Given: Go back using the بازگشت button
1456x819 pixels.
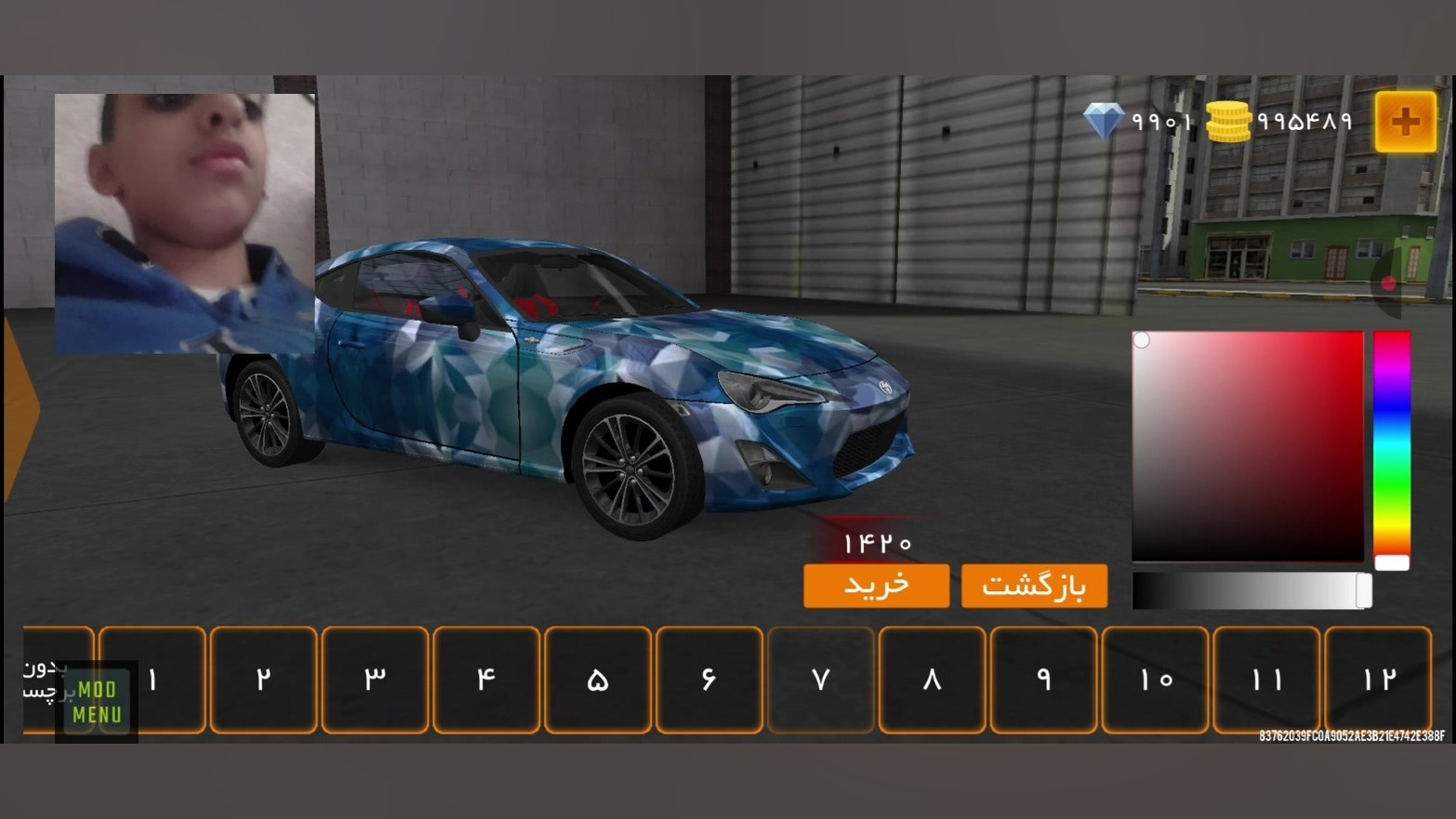Looking at the screenshot, I should click(x=1034, y=586).
